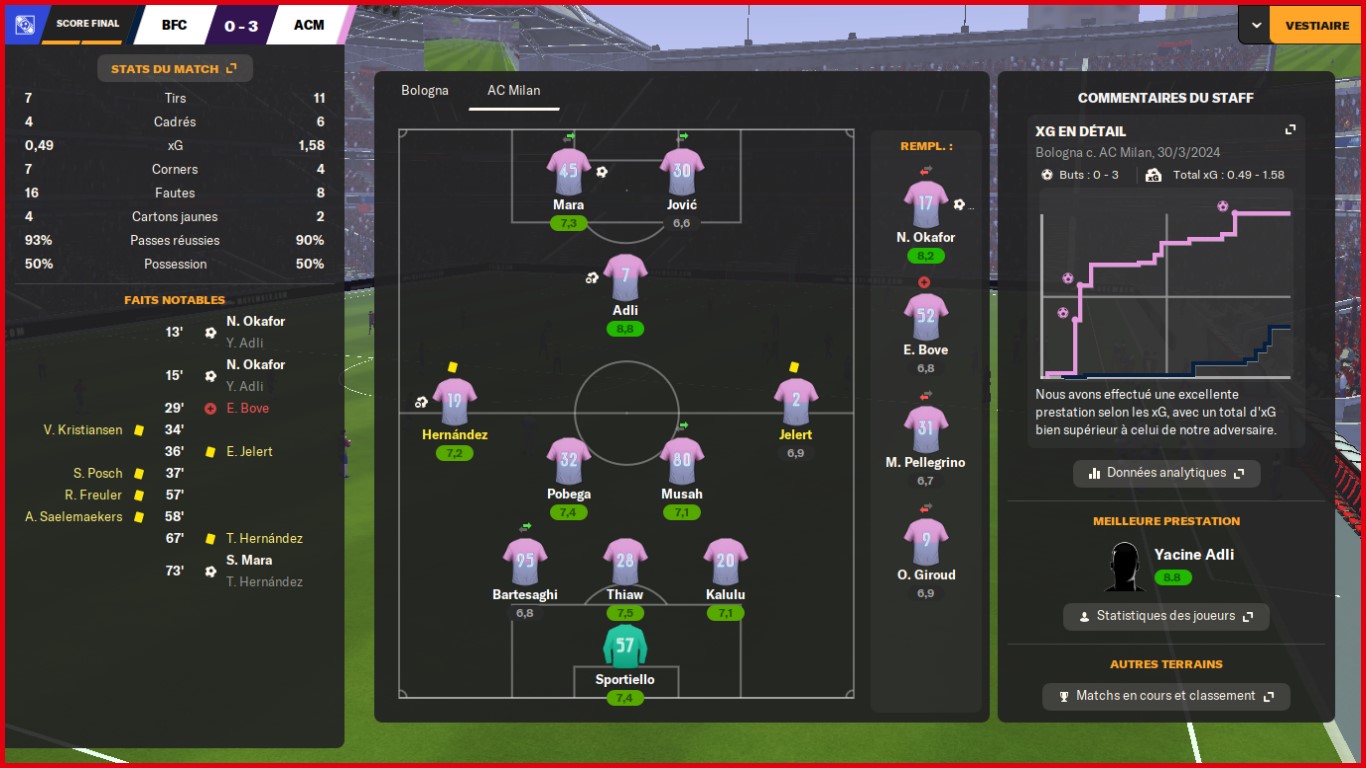
Task: Select goalkeeper Sportiello's shirt
Action: pos(625,646)
